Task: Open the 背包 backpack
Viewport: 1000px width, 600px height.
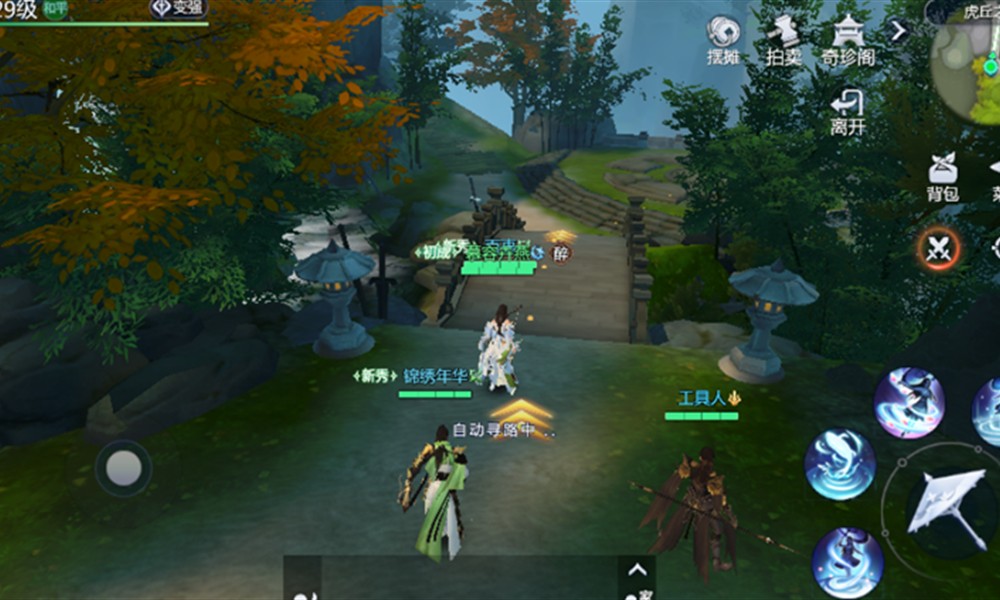Action: coord(942,177)
